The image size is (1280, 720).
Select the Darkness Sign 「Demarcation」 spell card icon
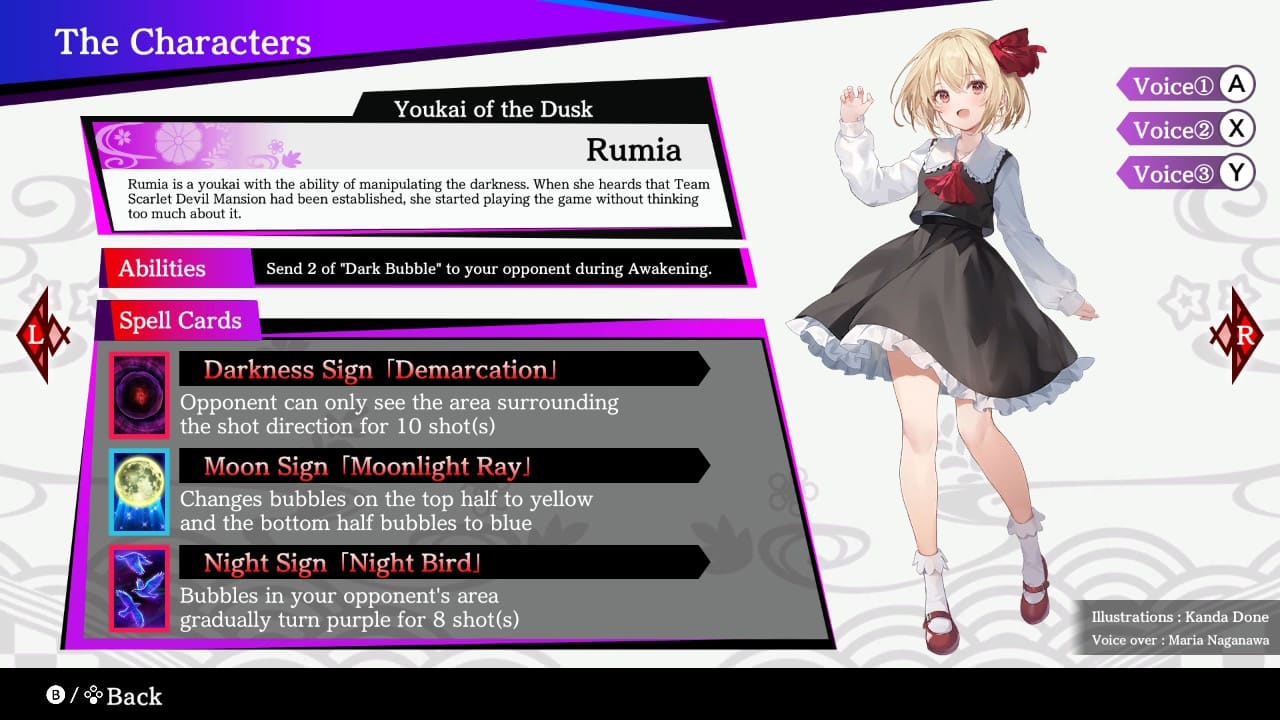138,394
